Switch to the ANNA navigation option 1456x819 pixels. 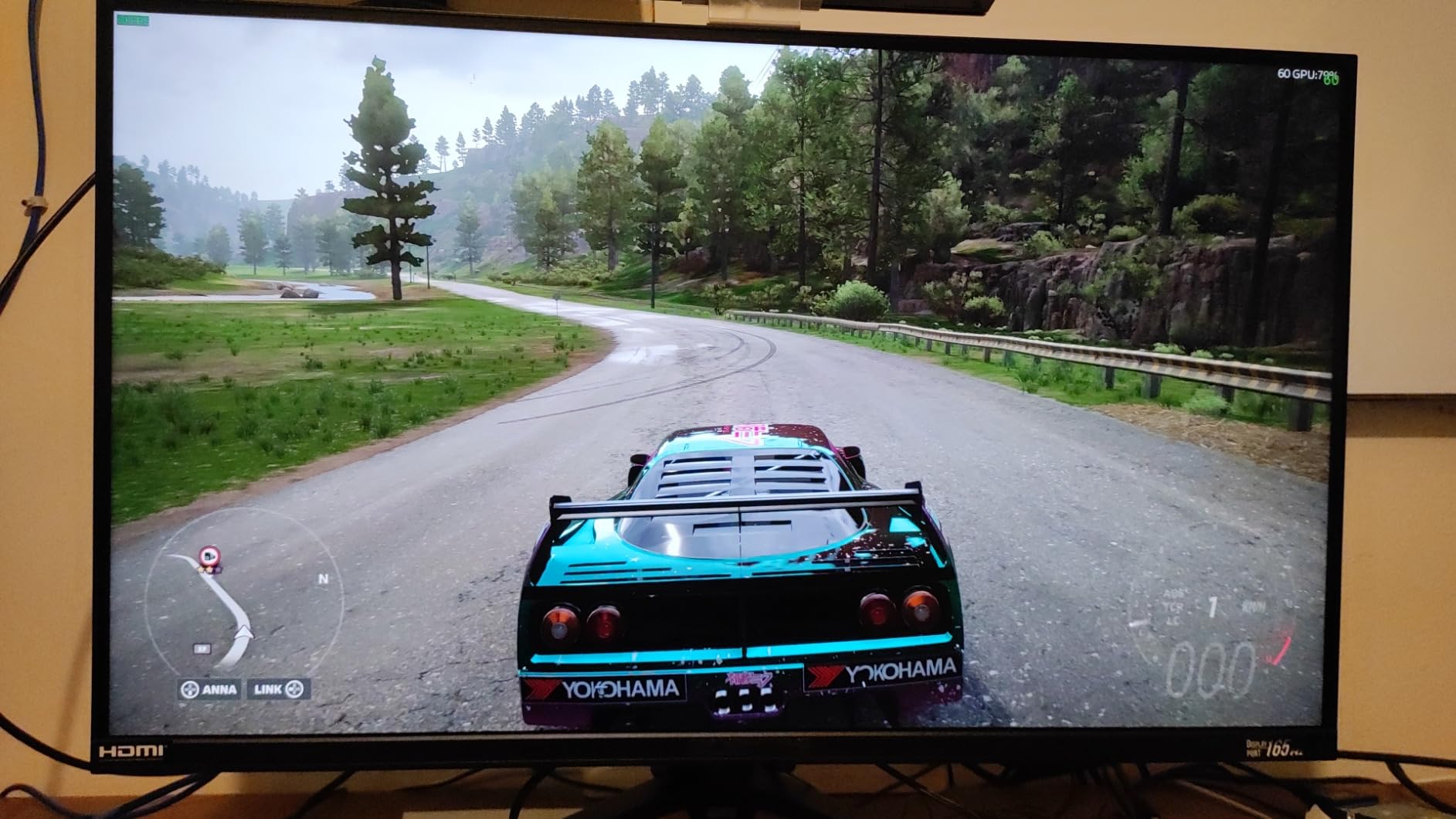click(x=219, y=688)
